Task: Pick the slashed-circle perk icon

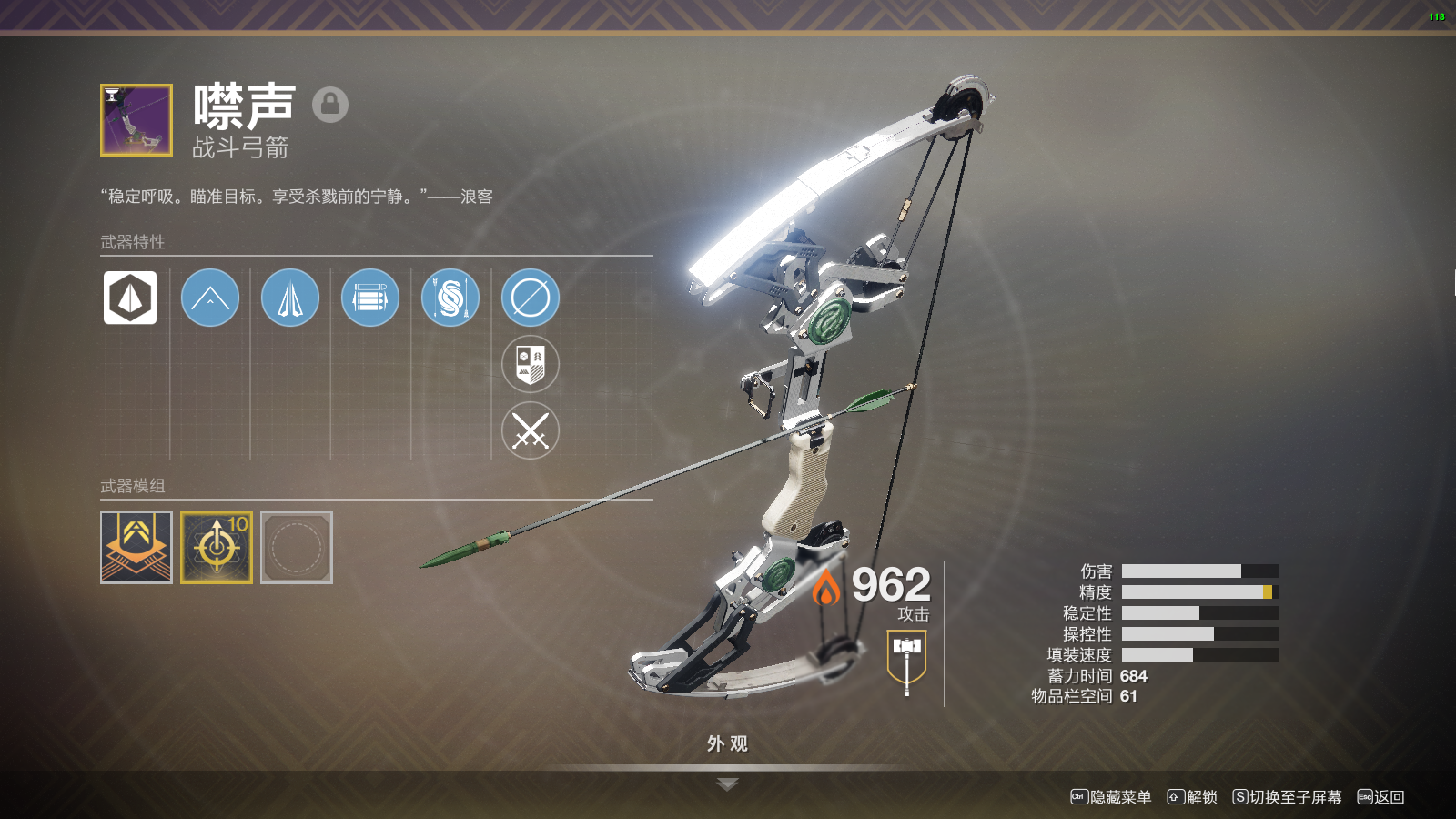Action: tap(531, 298)
